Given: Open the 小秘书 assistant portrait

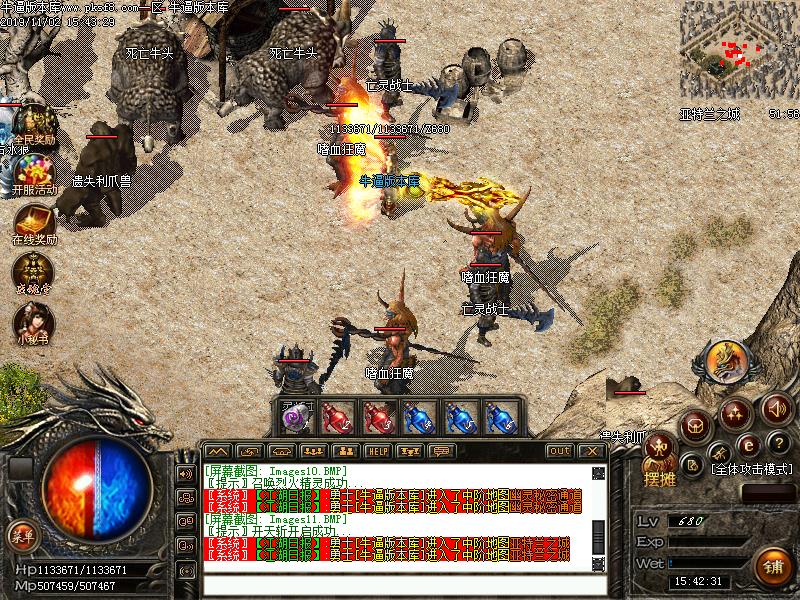Looking at the screenshot, I should coord(32,322).
